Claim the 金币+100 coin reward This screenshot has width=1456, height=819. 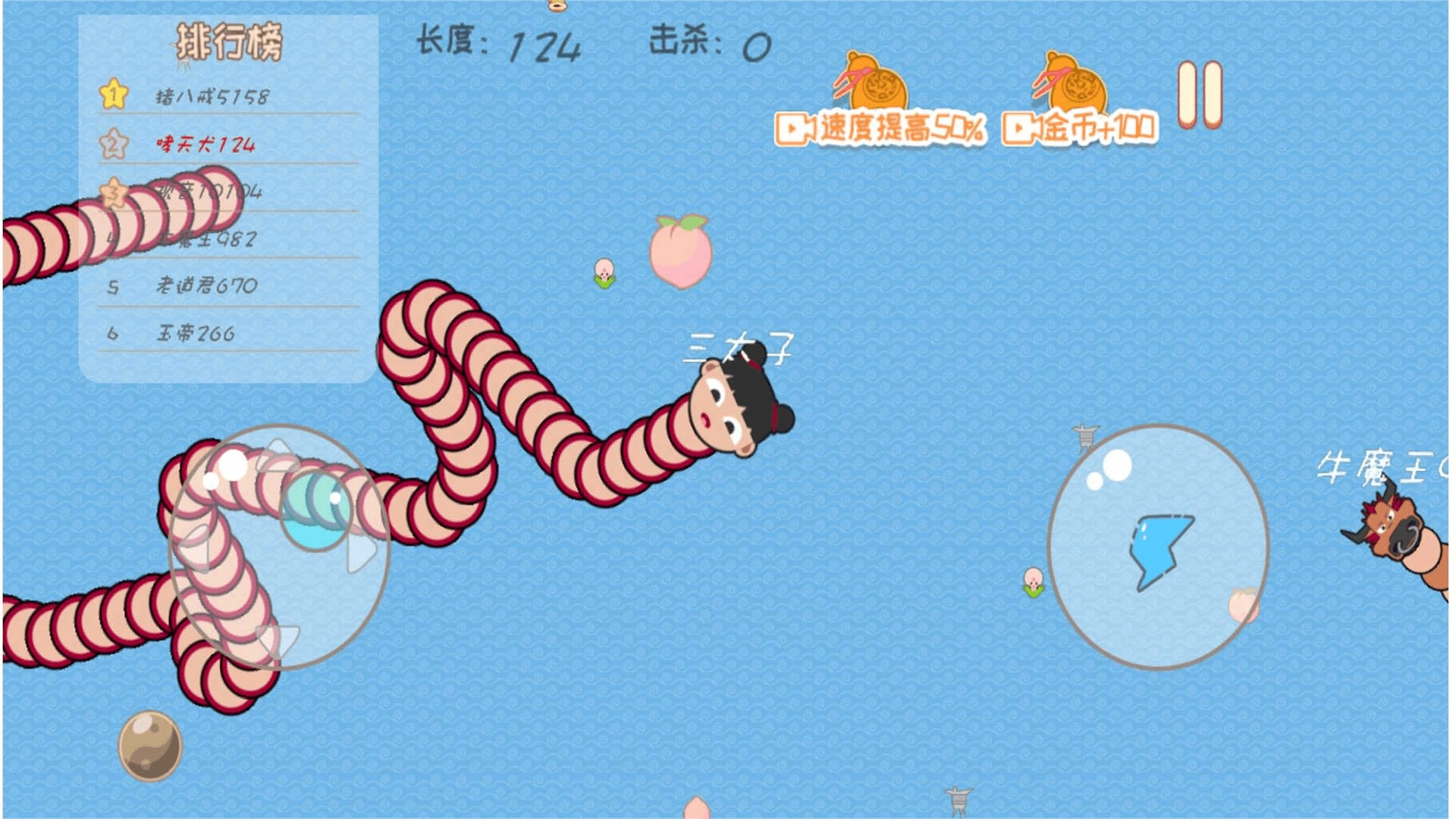coord(1092,129)
